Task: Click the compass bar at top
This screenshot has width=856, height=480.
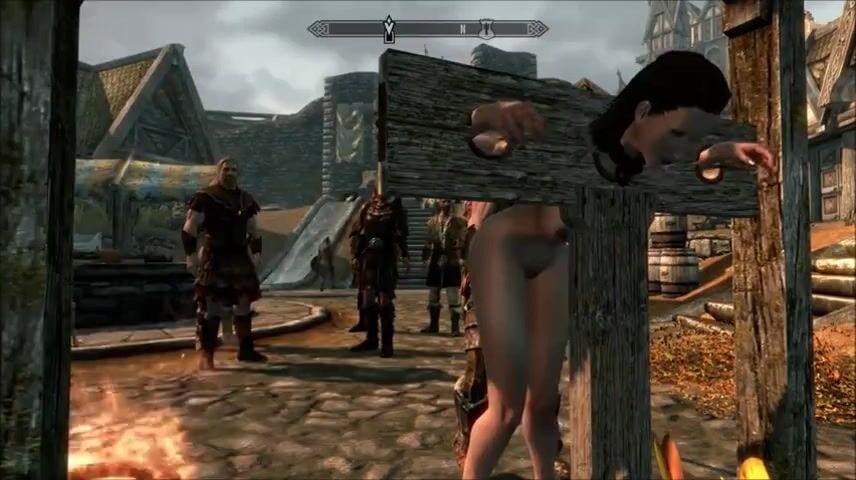Action: (428, 29)
